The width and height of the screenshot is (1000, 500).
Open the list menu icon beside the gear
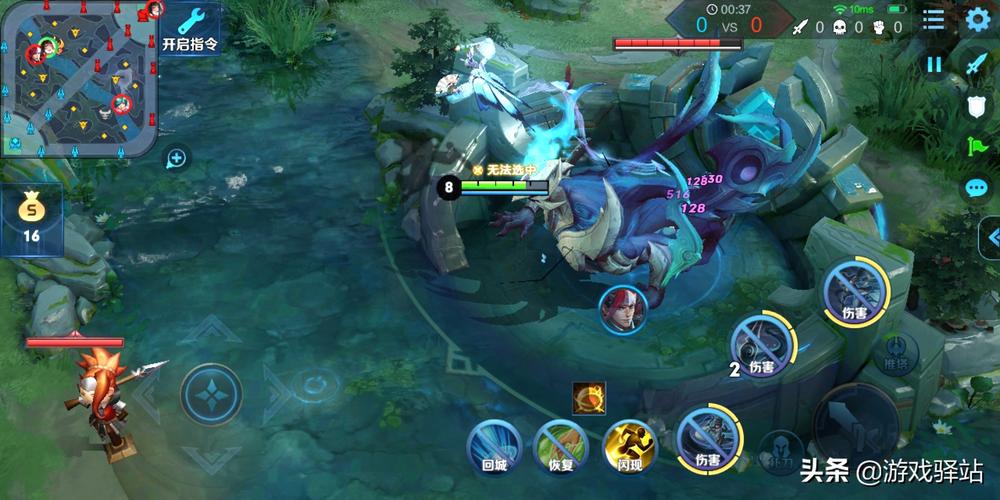coord(933,20)
